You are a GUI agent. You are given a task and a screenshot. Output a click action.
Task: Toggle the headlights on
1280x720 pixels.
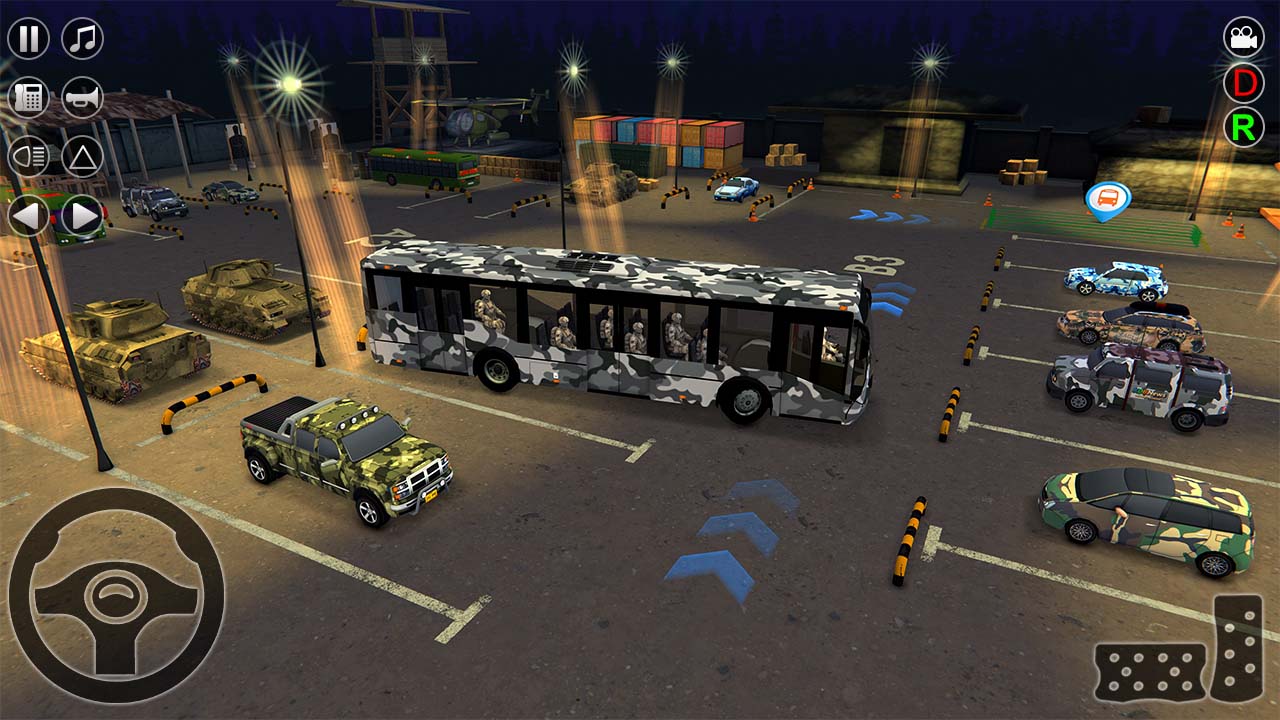[27, 155]
